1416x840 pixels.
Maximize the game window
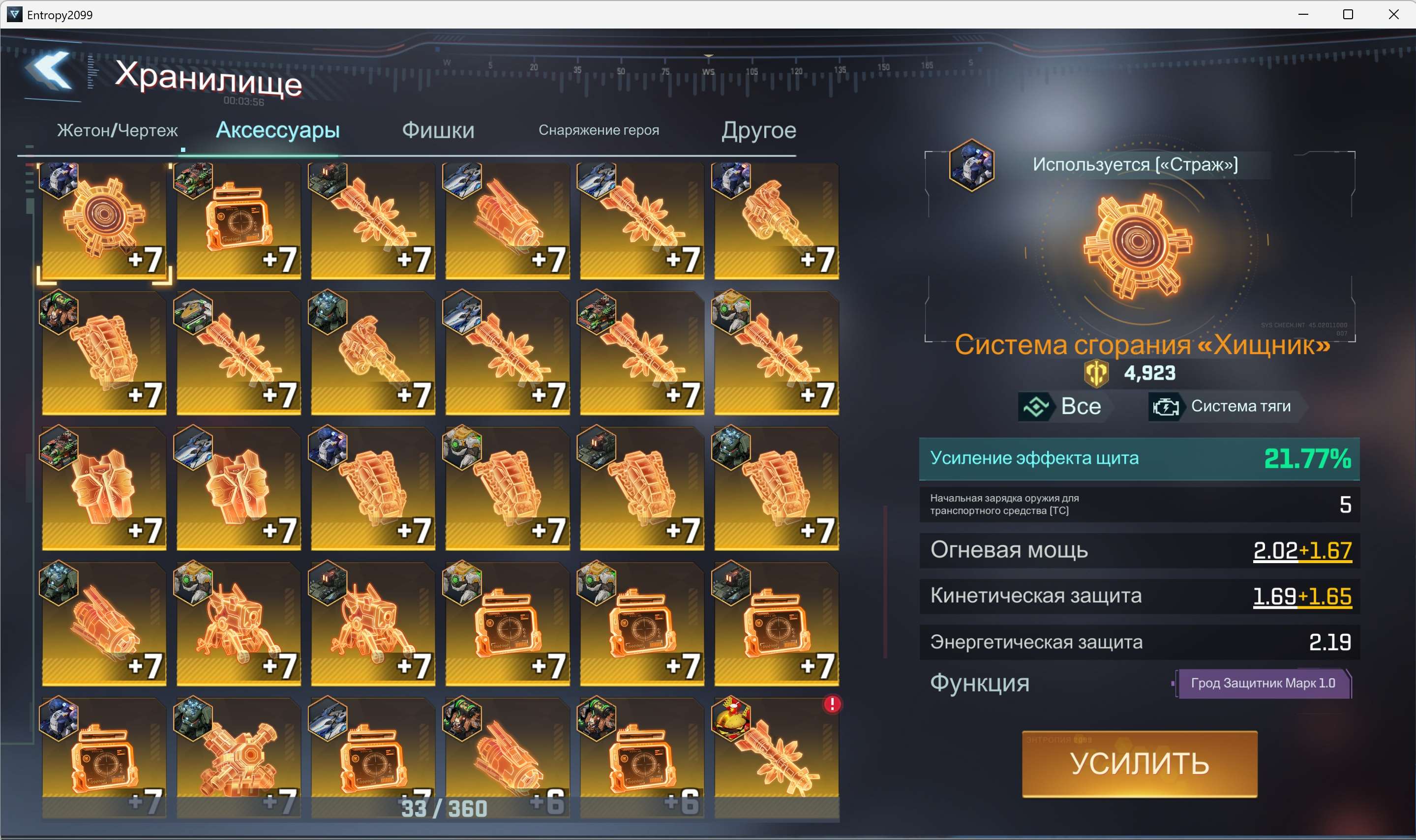tap(1348, 14)
